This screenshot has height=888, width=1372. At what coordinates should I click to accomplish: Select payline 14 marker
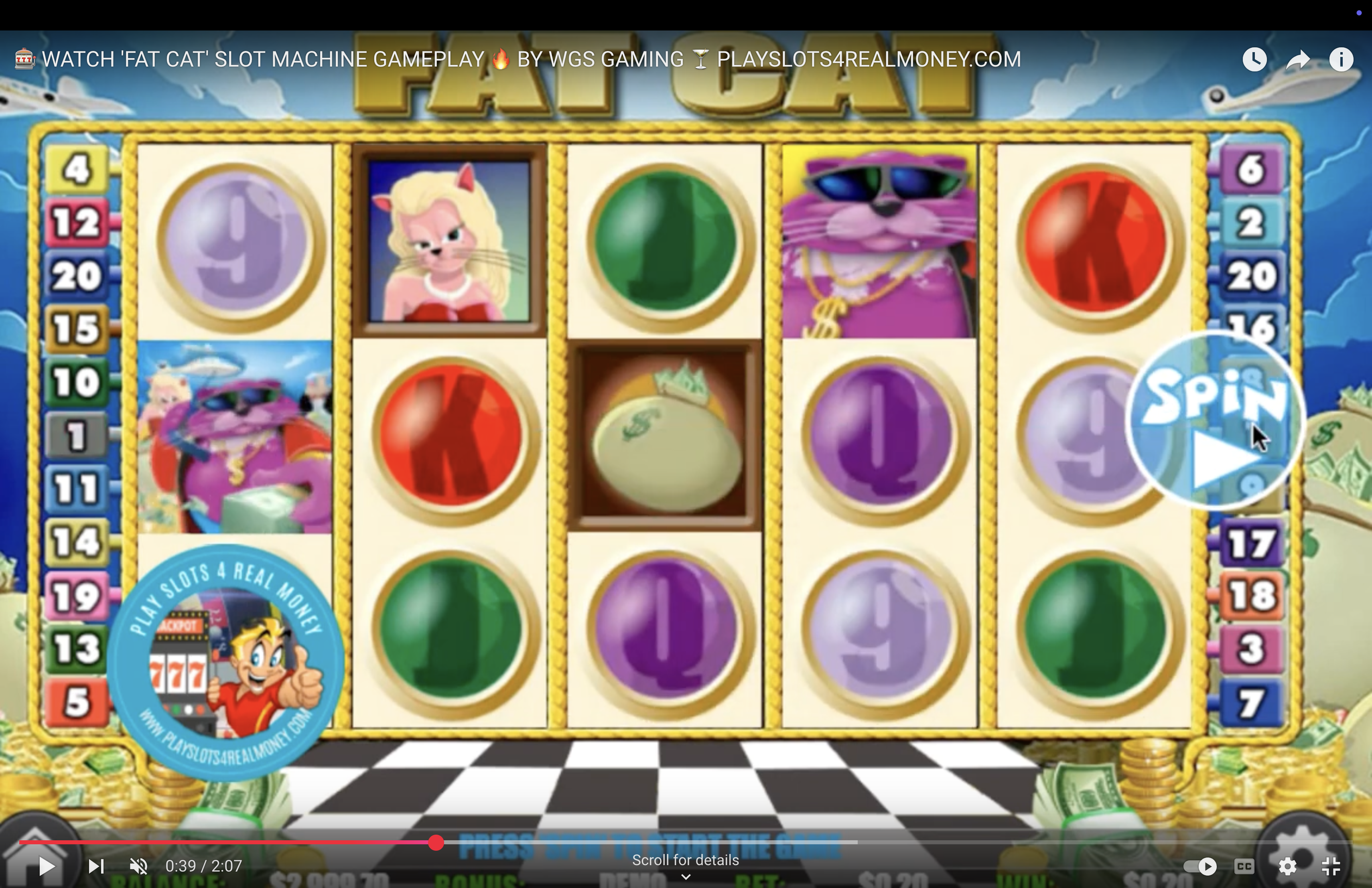click(77, 542)
